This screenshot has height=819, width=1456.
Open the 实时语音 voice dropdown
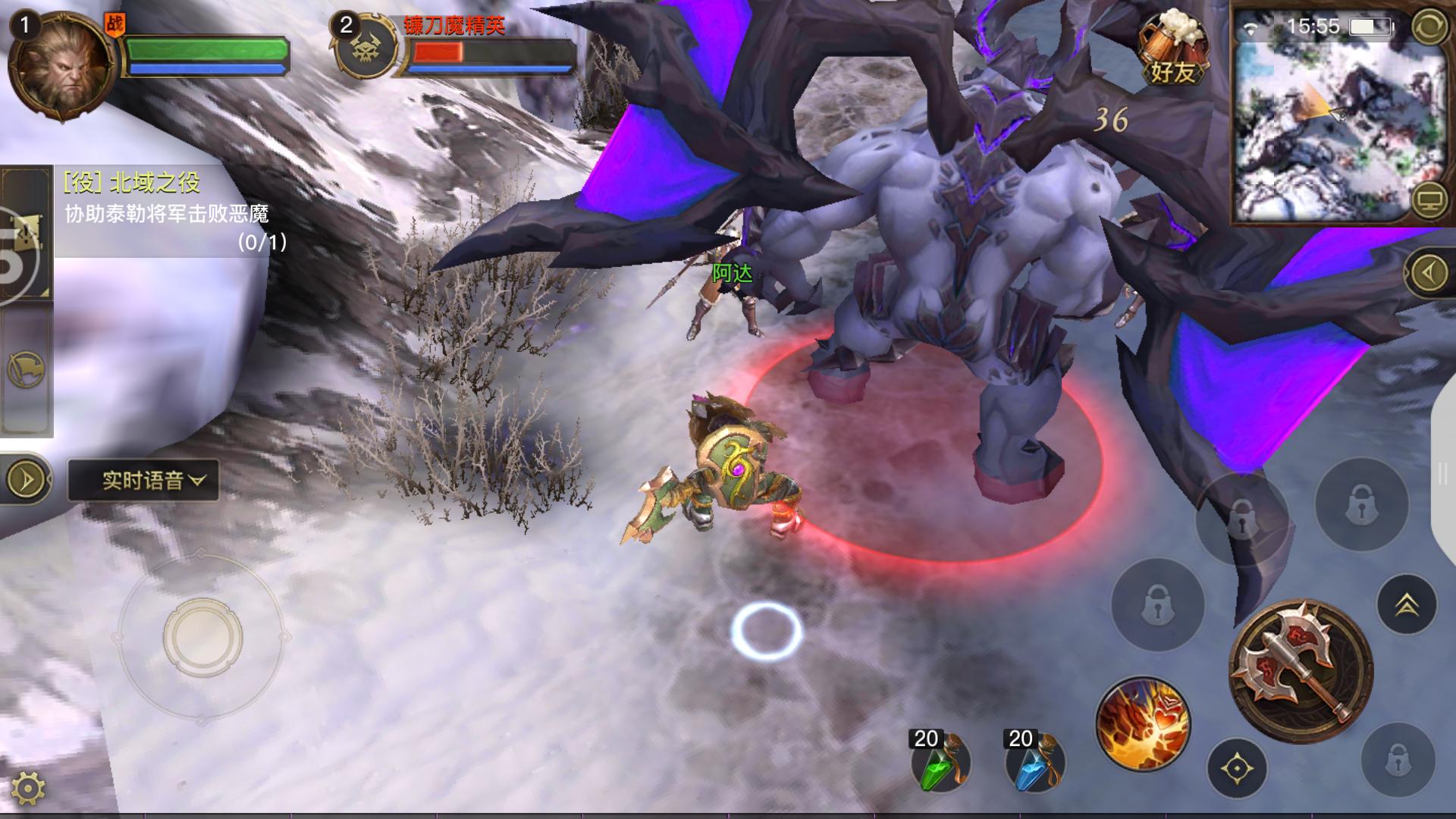tap(144, 480)
